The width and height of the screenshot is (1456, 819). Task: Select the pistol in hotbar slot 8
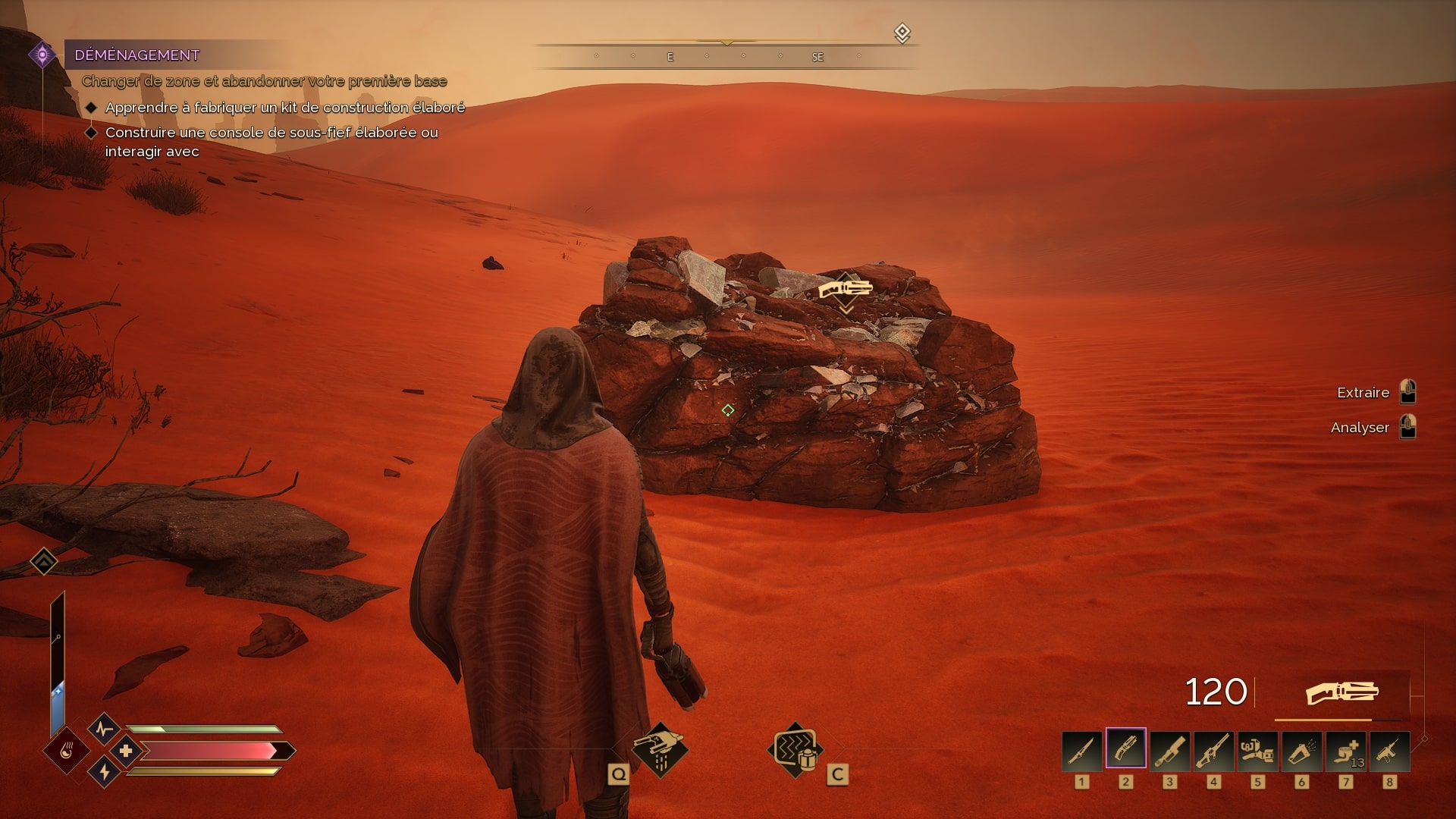coord(1389,751)
